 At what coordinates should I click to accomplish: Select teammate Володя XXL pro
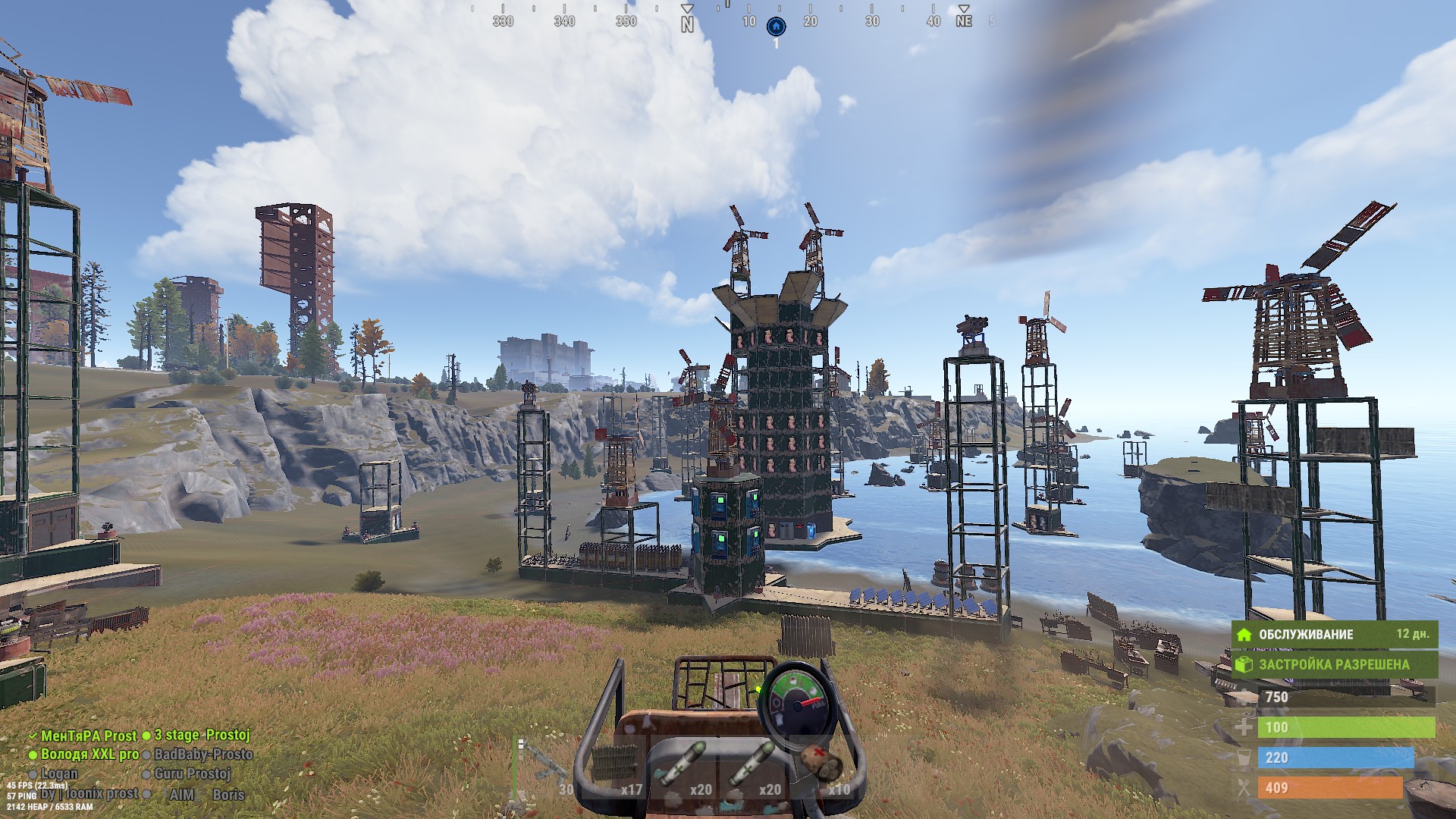click(x=89, y=755)
